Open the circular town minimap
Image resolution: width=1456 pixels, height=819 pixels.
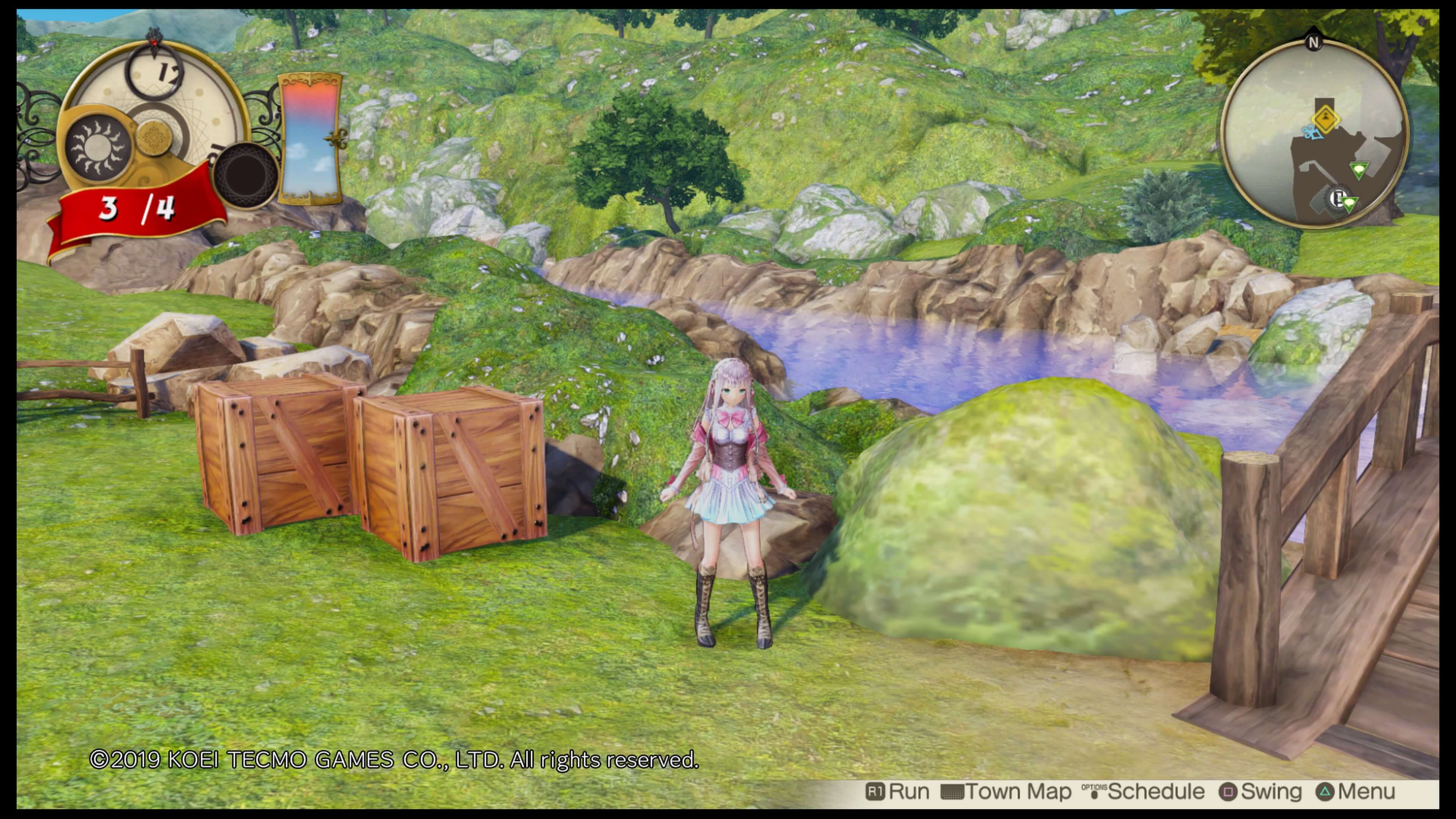point(1315,136)
